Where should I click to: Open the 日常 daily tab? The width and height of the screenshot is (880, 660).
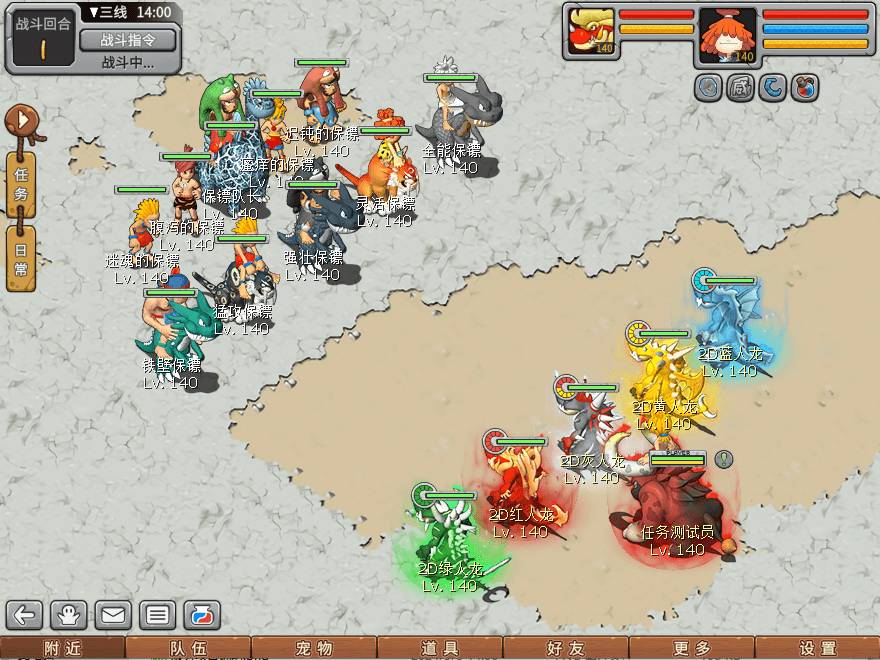point(21,258)
